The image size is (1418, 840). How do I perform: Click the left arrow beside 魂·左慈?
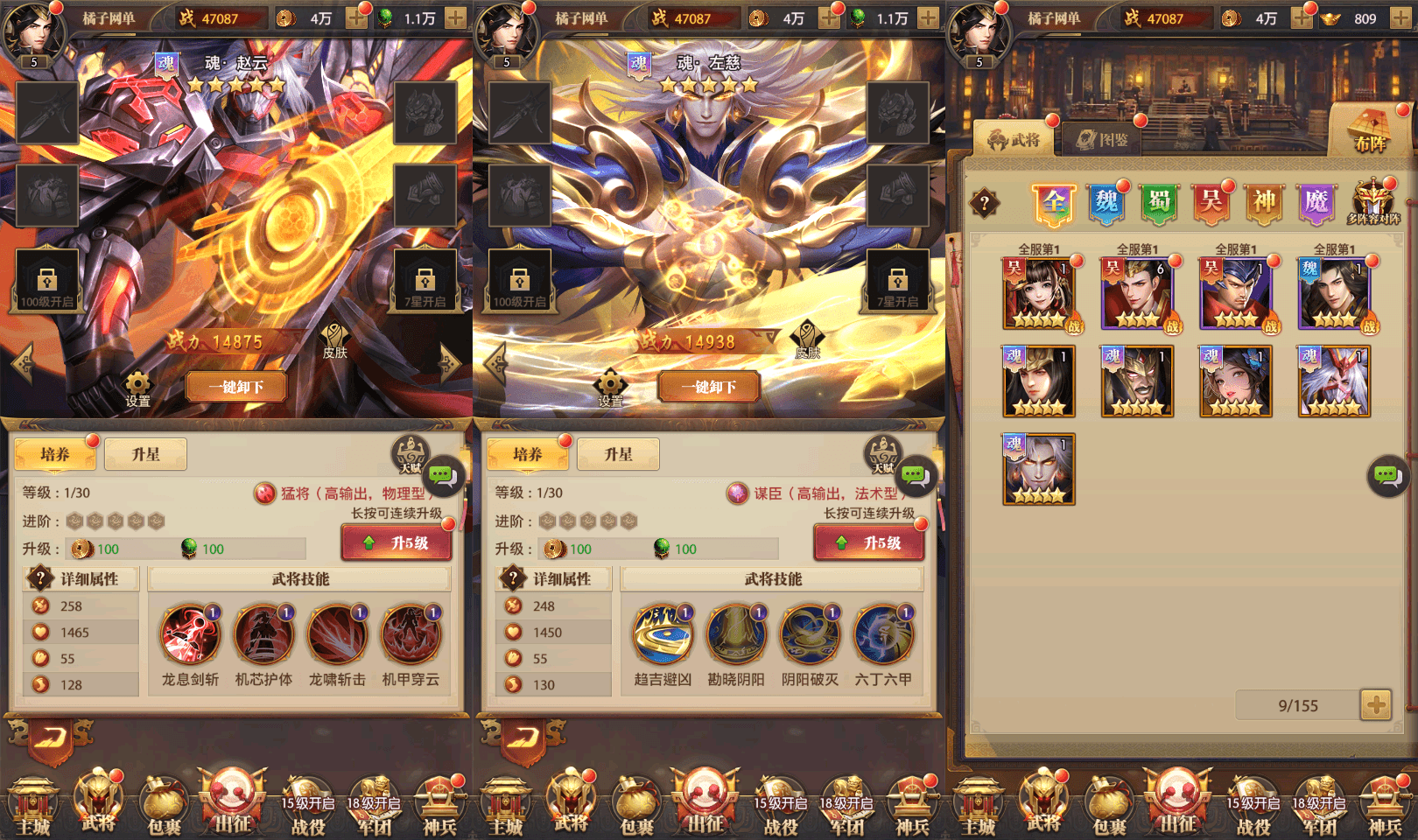click(494, 363)
